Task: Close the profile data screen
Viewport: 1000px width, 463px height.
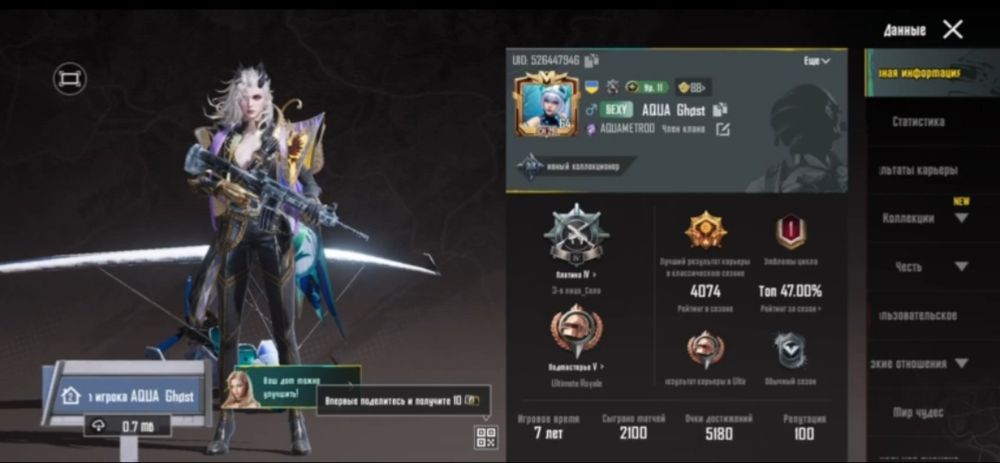Action: [x=953, y=29]
